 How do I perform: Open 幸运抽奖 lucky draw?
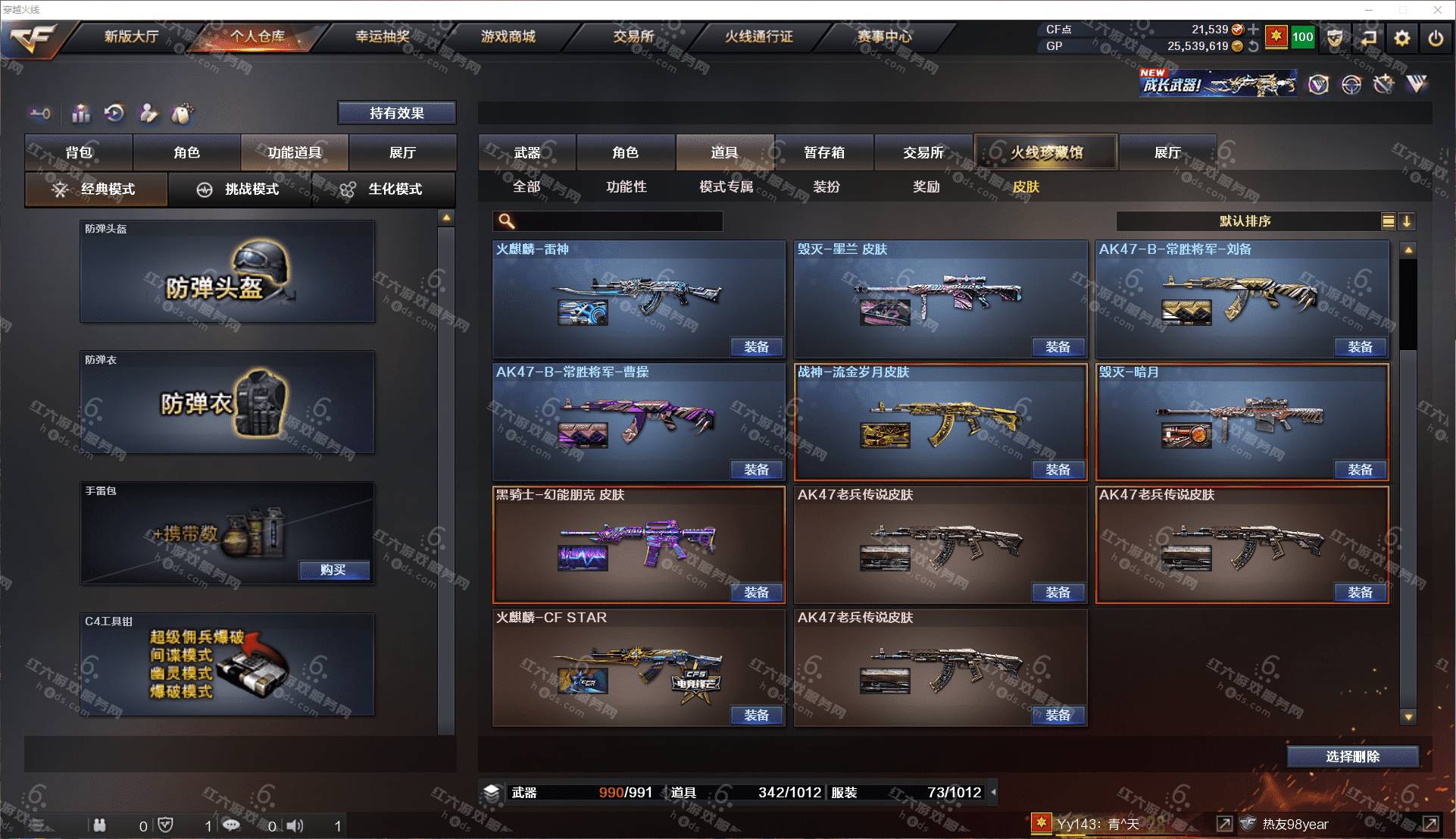tap(383, 36)
